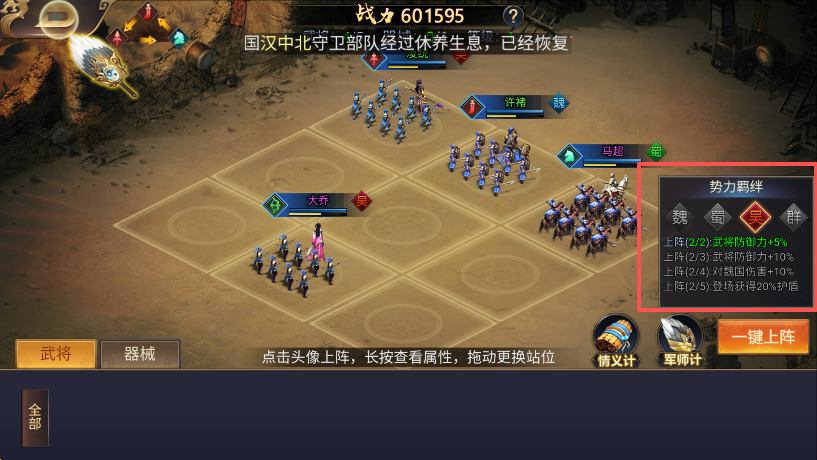This screenshot has height=460, width=817.
Task: Select the highlighted 吴 faction bond
Action: 755,217
